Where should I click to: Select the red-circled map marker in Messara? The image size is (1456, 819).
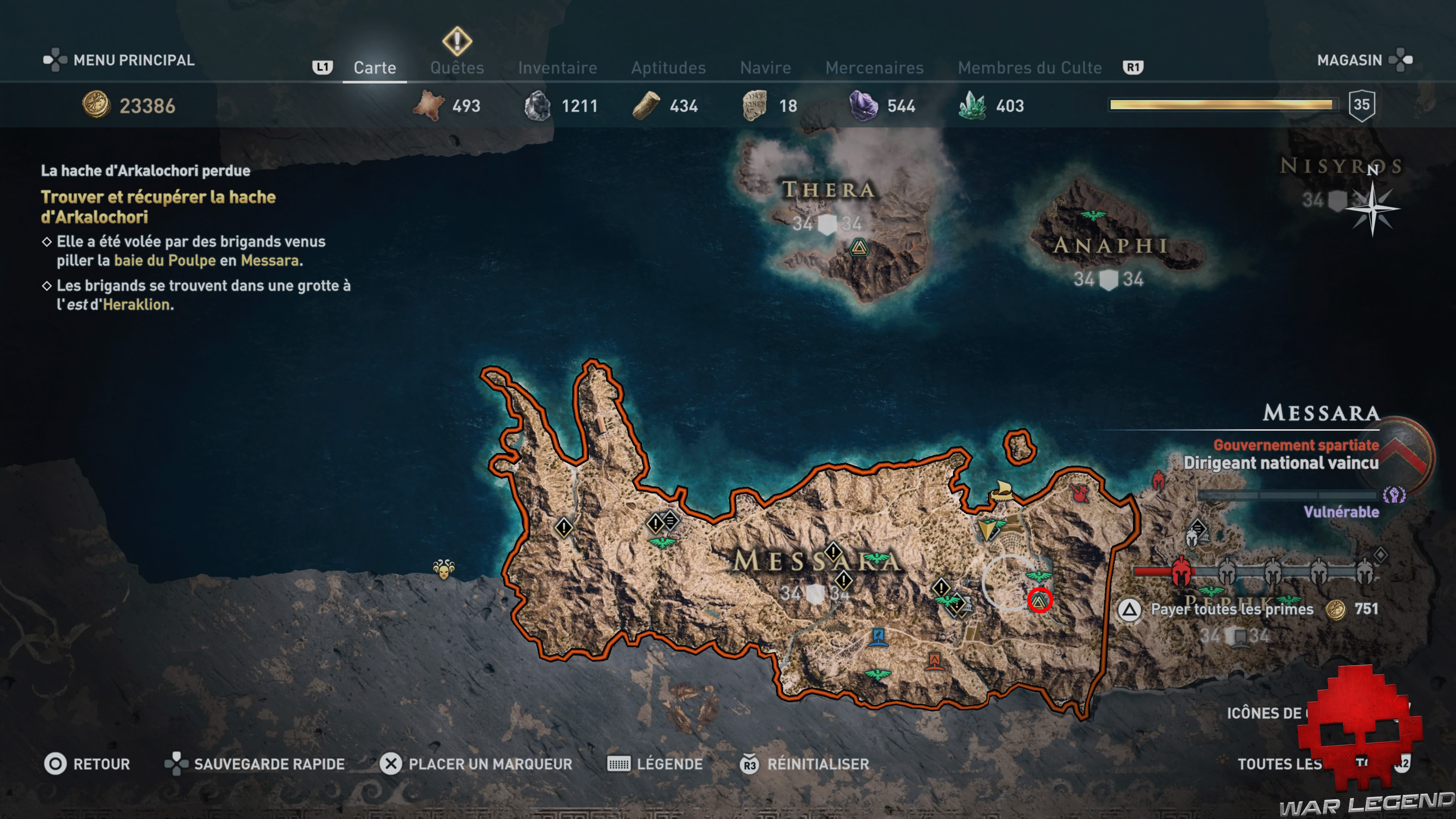click(x=1039, y=600)
